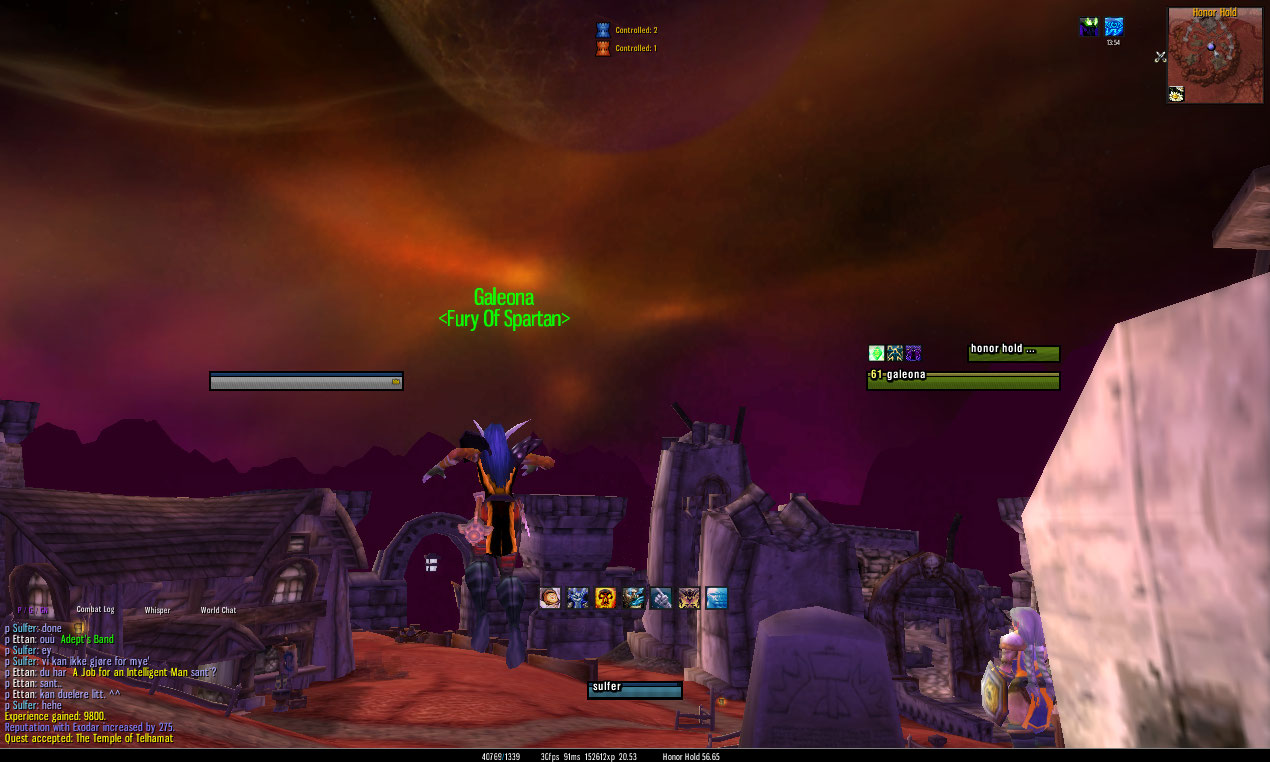Activate the flaming skull ability
The width and height of the screenshot is (1270, 762).
pos(605,598)
